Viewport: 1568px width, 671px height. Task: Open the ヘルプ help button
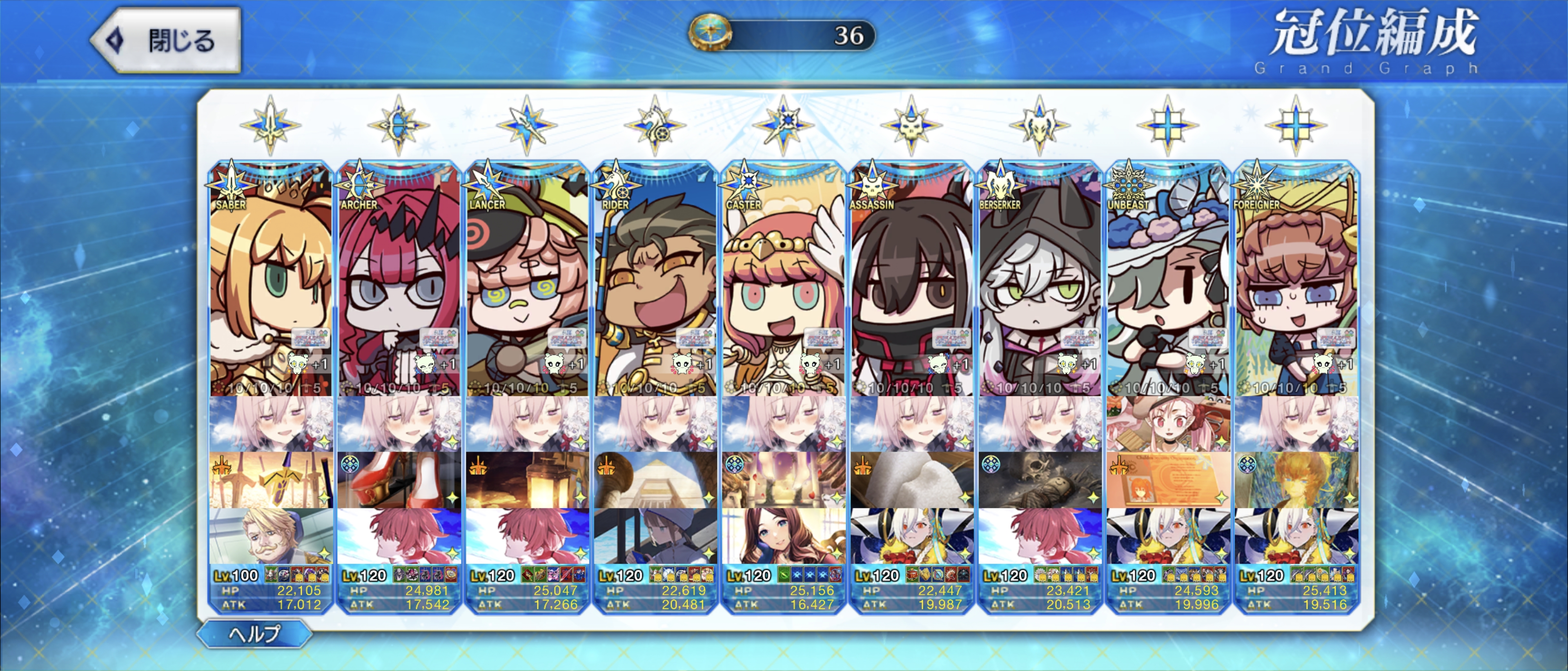coord(254,634)
